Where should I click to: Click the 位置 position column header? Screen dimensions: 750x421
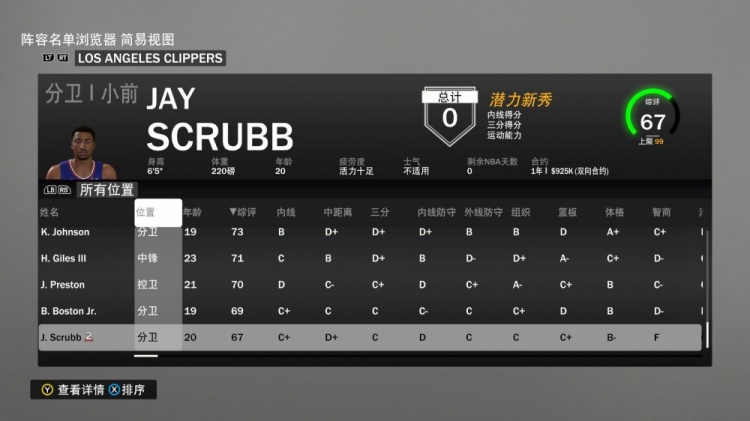click(146, 212)
